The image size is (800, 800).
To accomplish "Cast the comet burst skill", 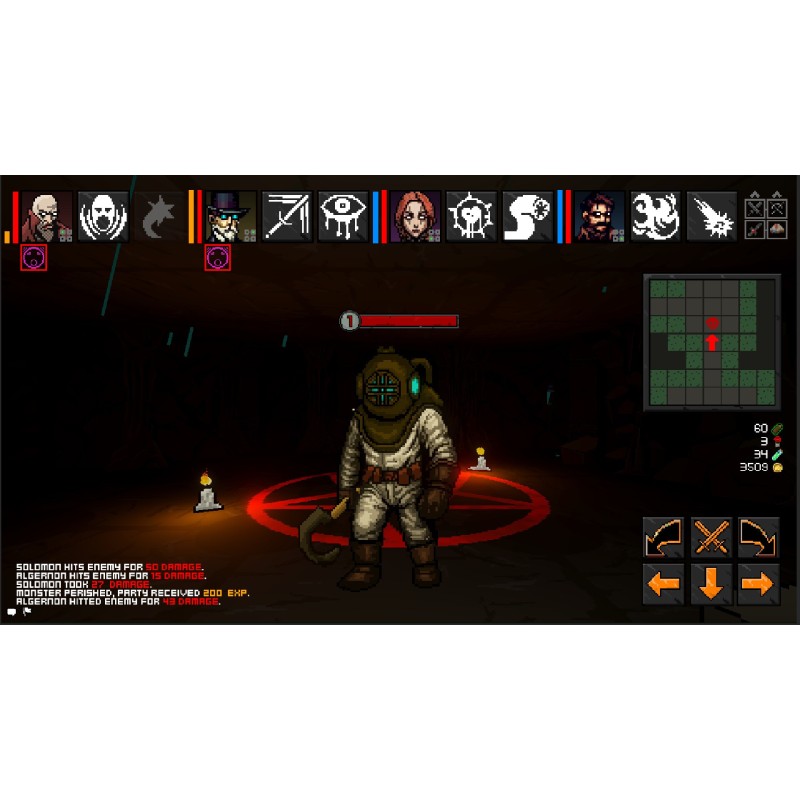I will click(711, 217).
